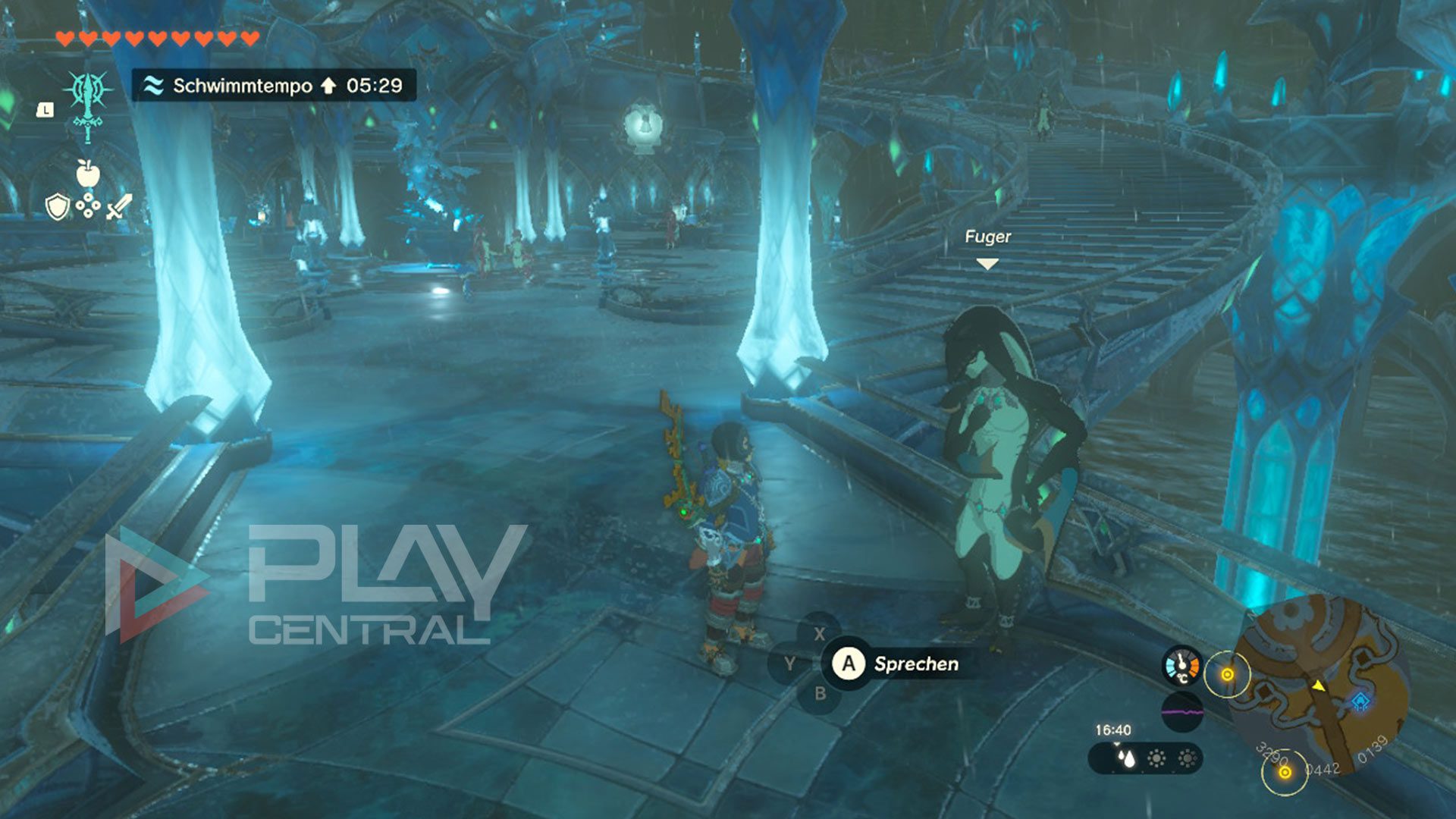
Task: Check the rain weather forecast bar
Action: pos(1145,758)
